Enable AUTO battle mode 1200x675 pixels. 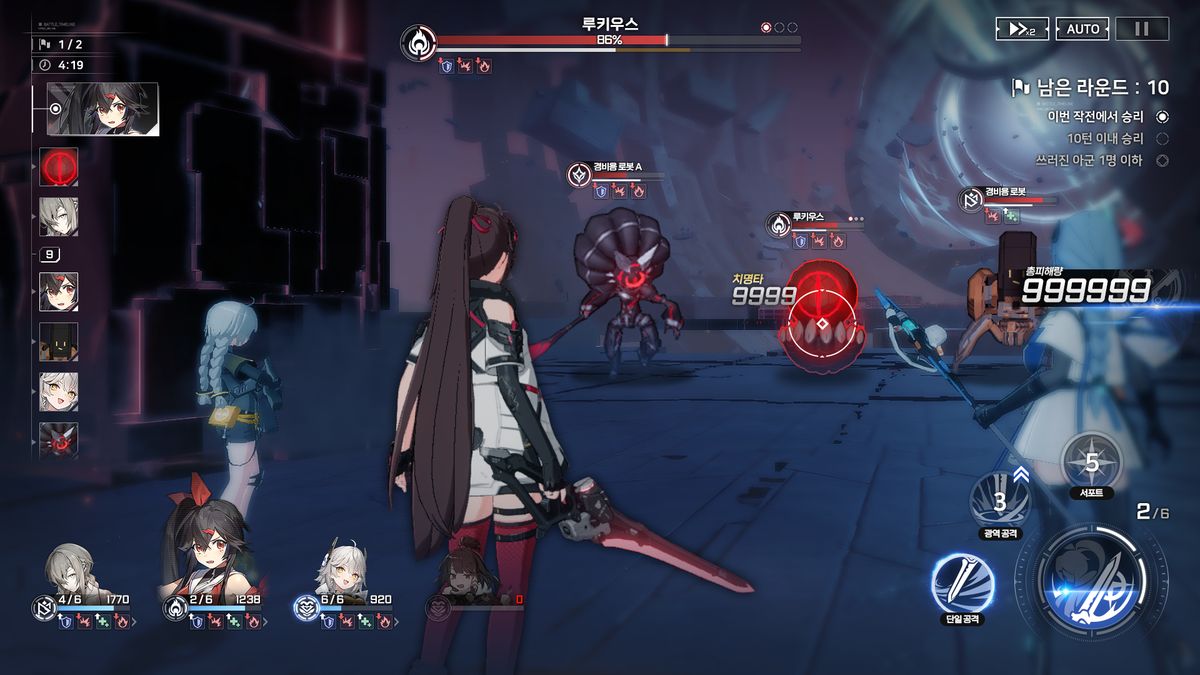click(x=1082, y=29)
